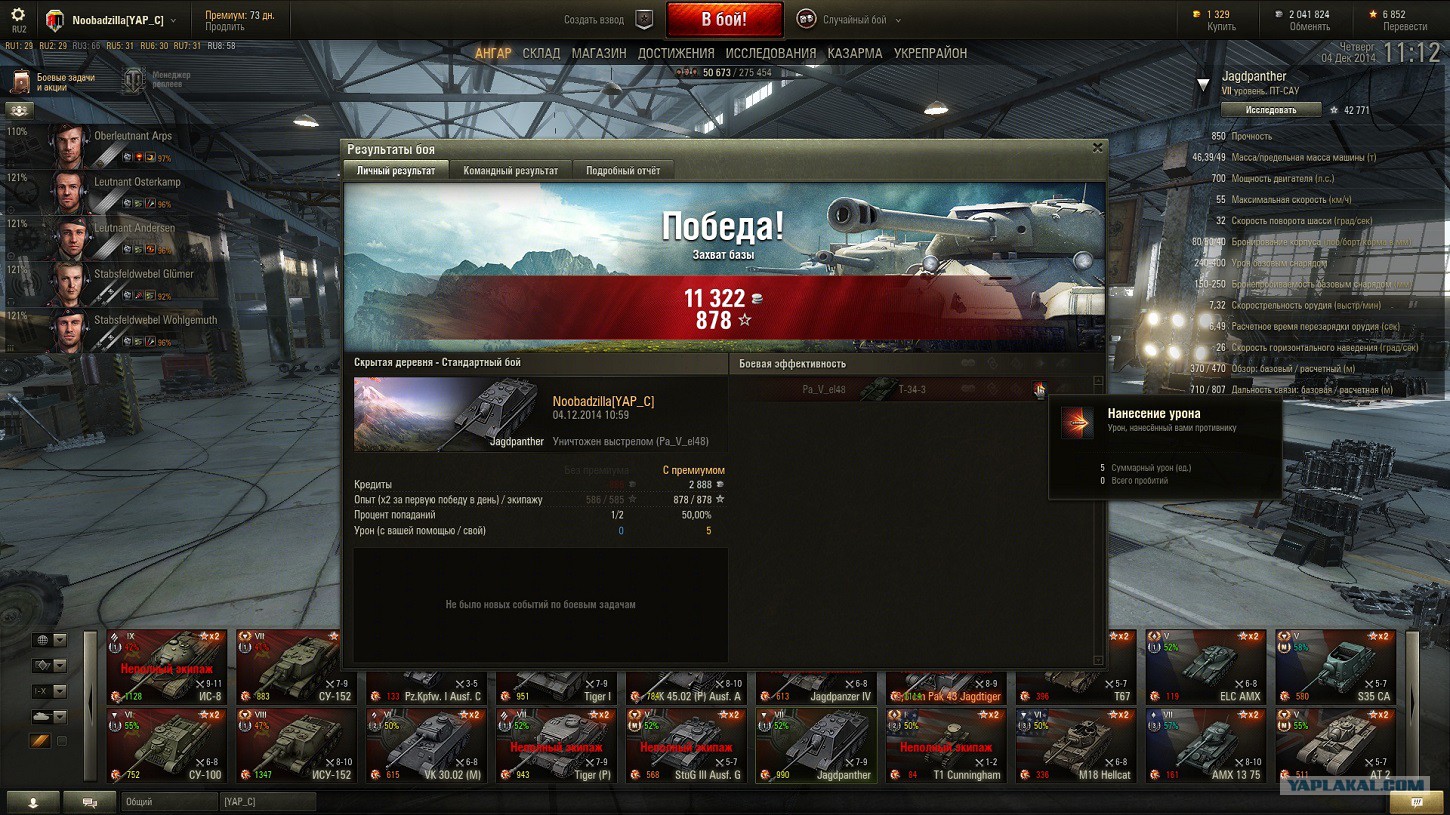The height and width of the screenshot is (815, 1450).
Task: Open the СКЛАД menu
Action: (541, 54)
